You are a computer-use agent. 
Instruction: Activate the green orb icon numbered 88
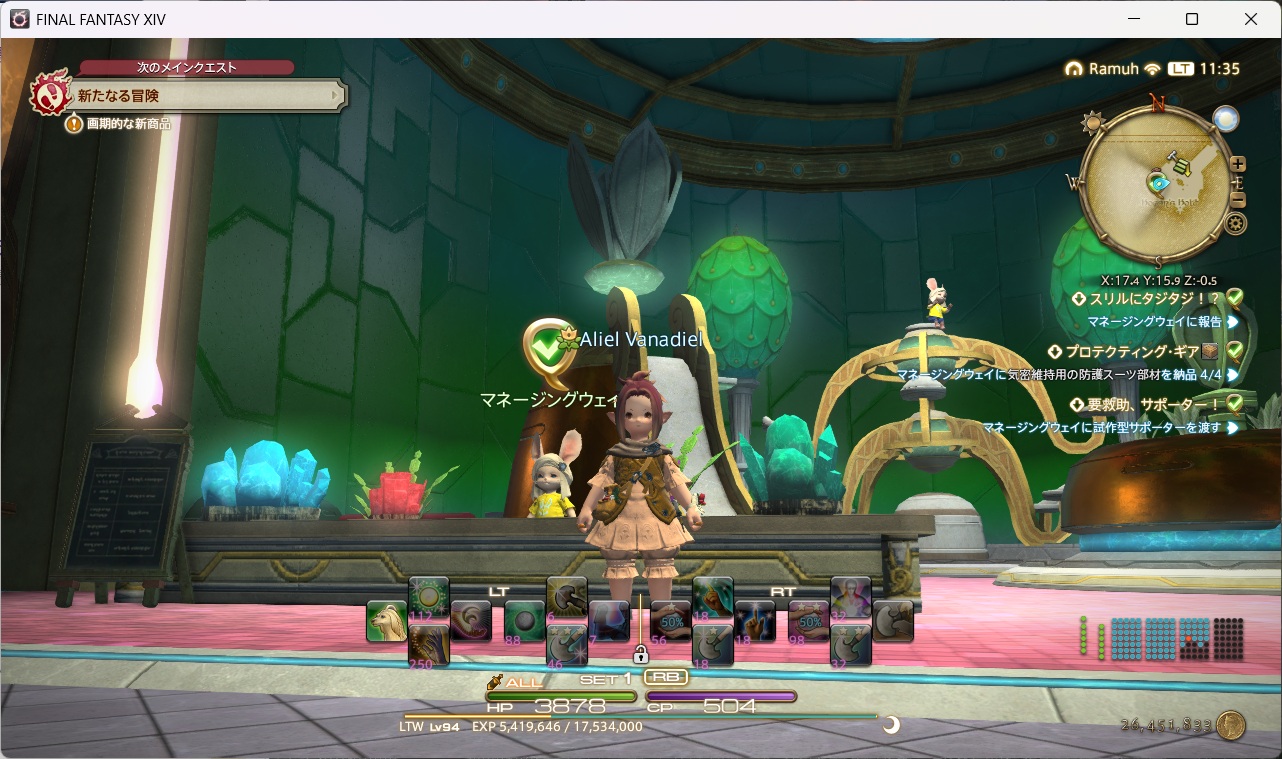tap(524, 620)
